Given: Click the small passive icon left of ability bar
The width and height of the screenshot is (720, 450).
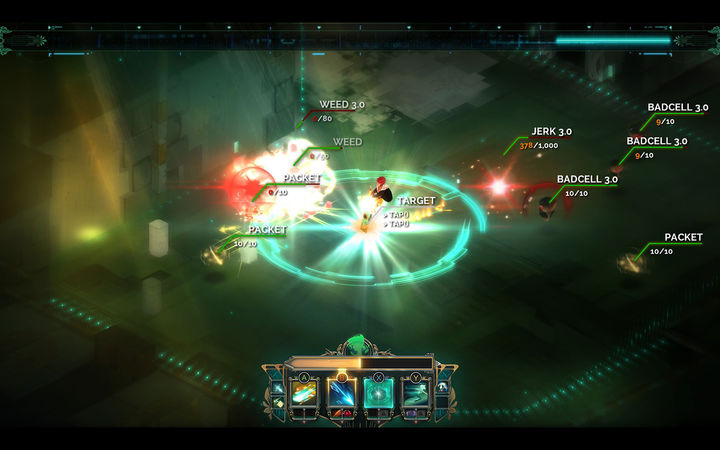Looking at the screenshot, I should [278, 388].
